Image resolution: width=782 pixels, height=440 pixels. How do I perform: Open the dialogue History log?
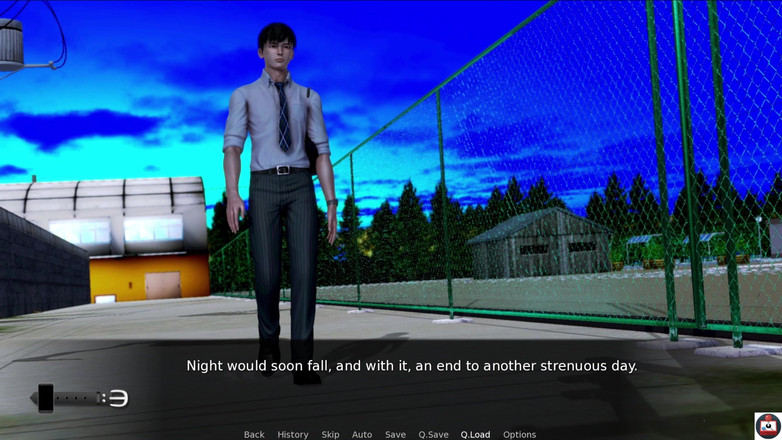(x=292, y=434)
